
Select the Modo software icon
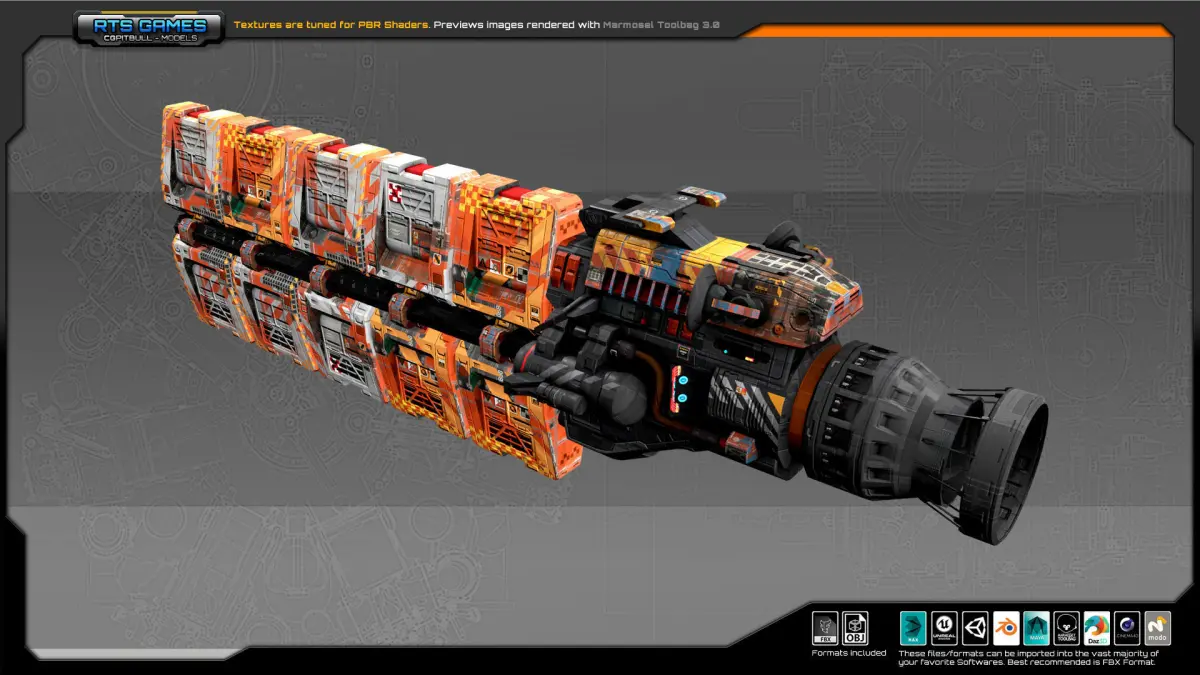click(1158, 628)
